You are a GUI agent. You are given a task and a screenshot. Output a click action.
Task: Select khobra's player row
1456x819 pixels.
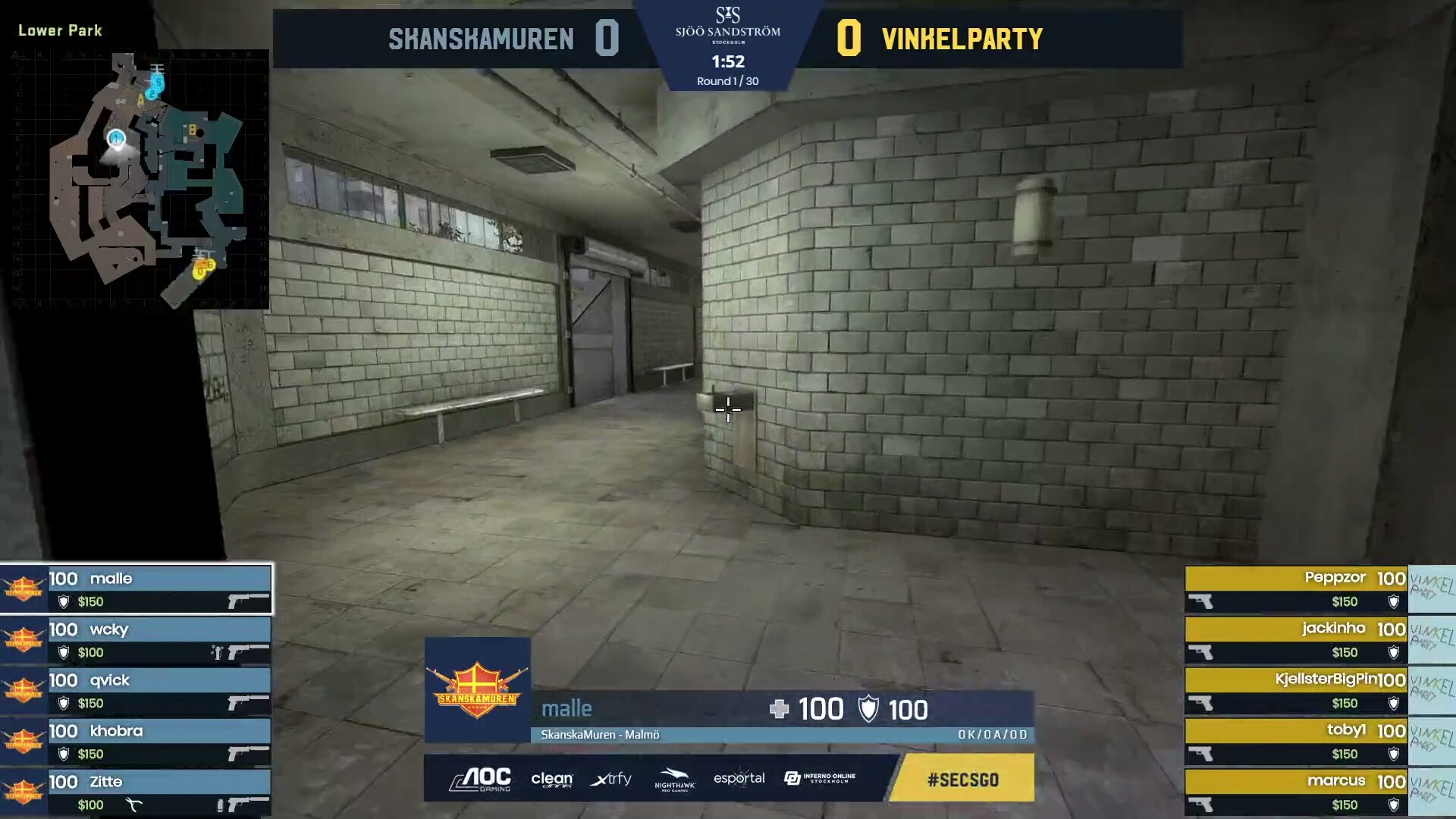136,742
